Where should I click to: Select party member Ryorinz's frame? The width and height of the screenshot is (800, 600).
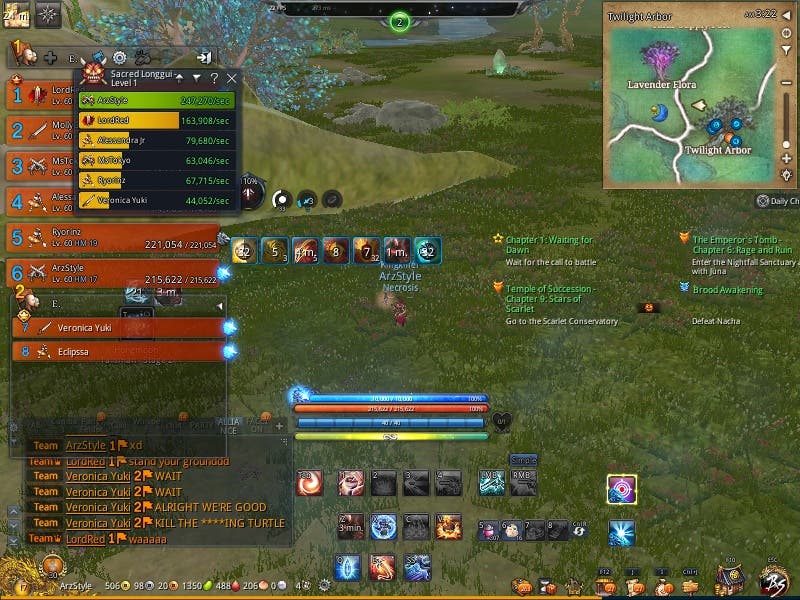[x=112, y=238]
